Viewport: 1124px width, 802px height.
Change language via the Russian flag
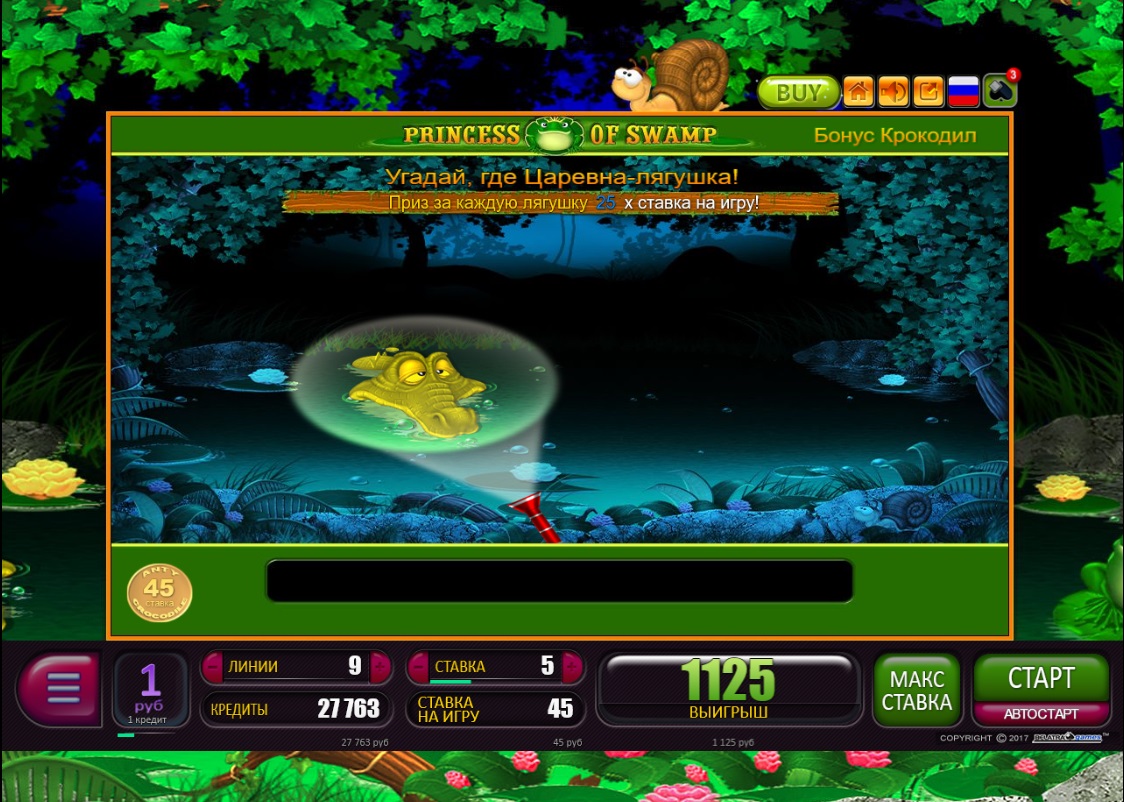pos(962,92)
